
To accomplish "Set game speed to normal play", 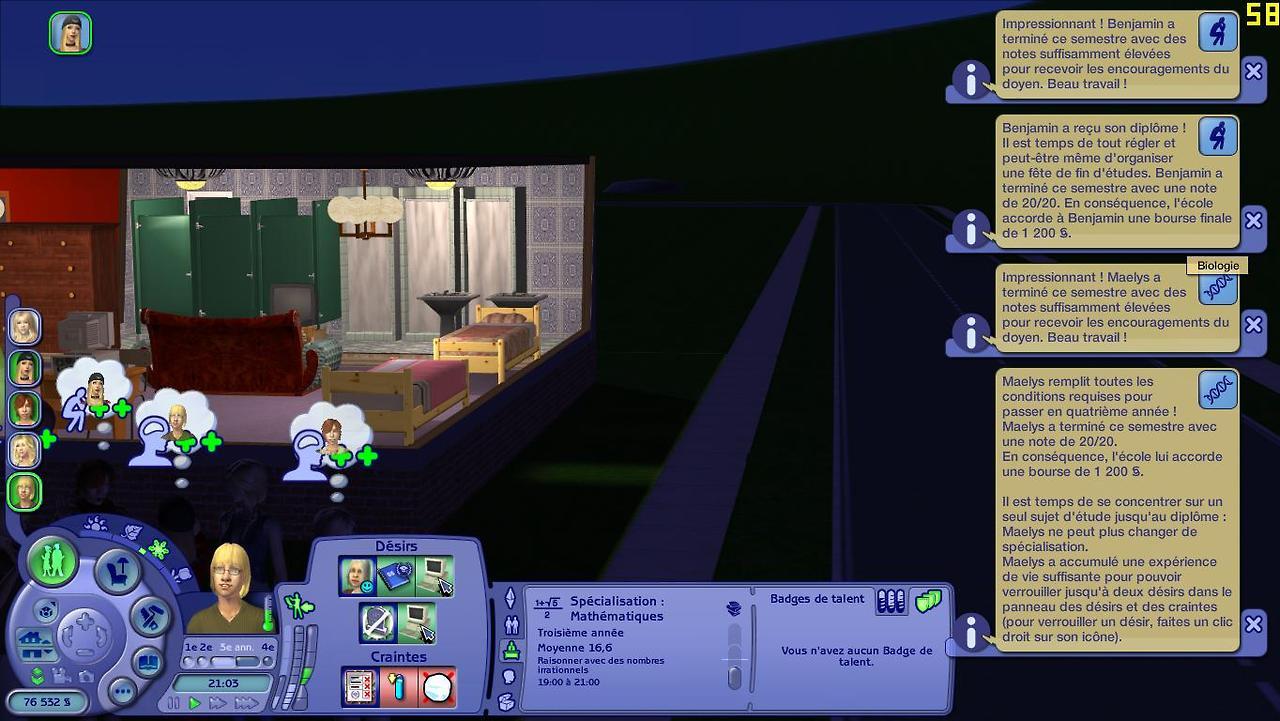I will click(196, 703).
